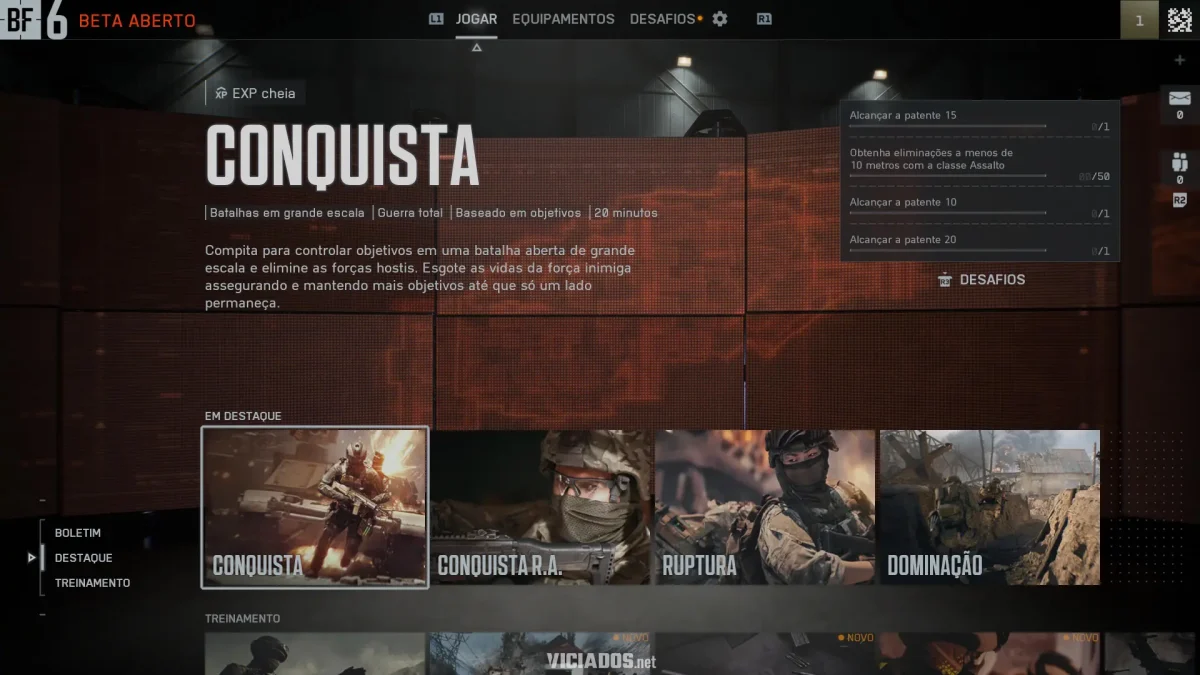Go to the Treinamento section
Viewport: 1200px width, 675px height.
tap(92, 583)
